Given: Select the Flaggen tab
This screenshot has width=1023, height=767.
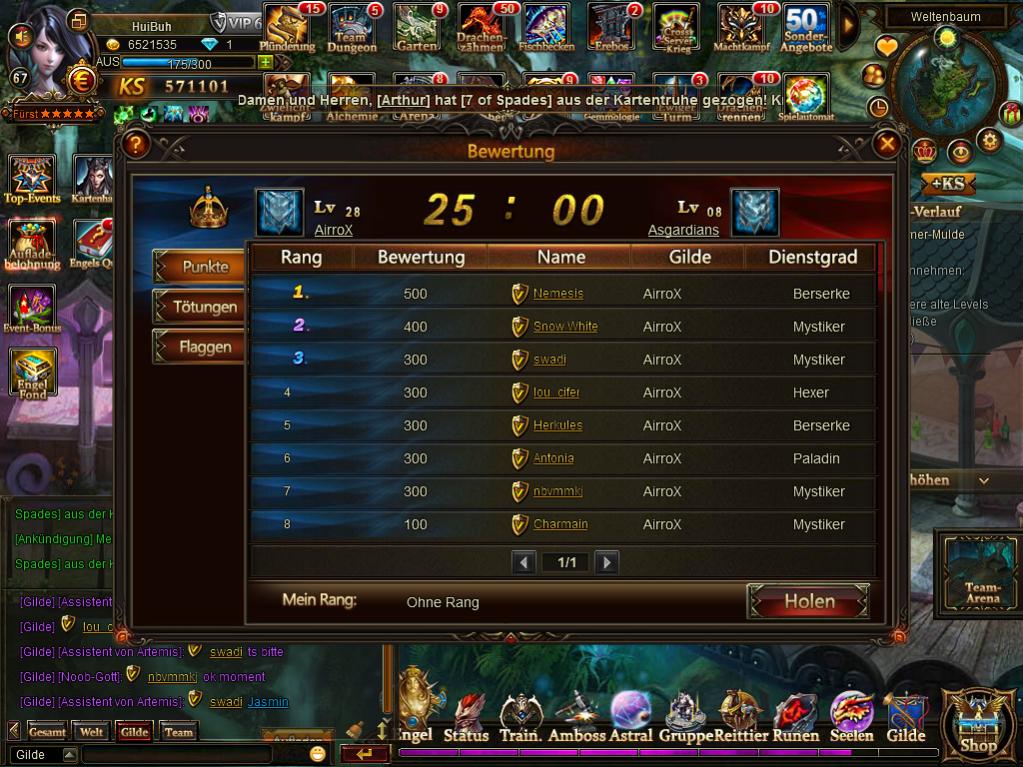Looking at the screenshot, I should (205, 347).
